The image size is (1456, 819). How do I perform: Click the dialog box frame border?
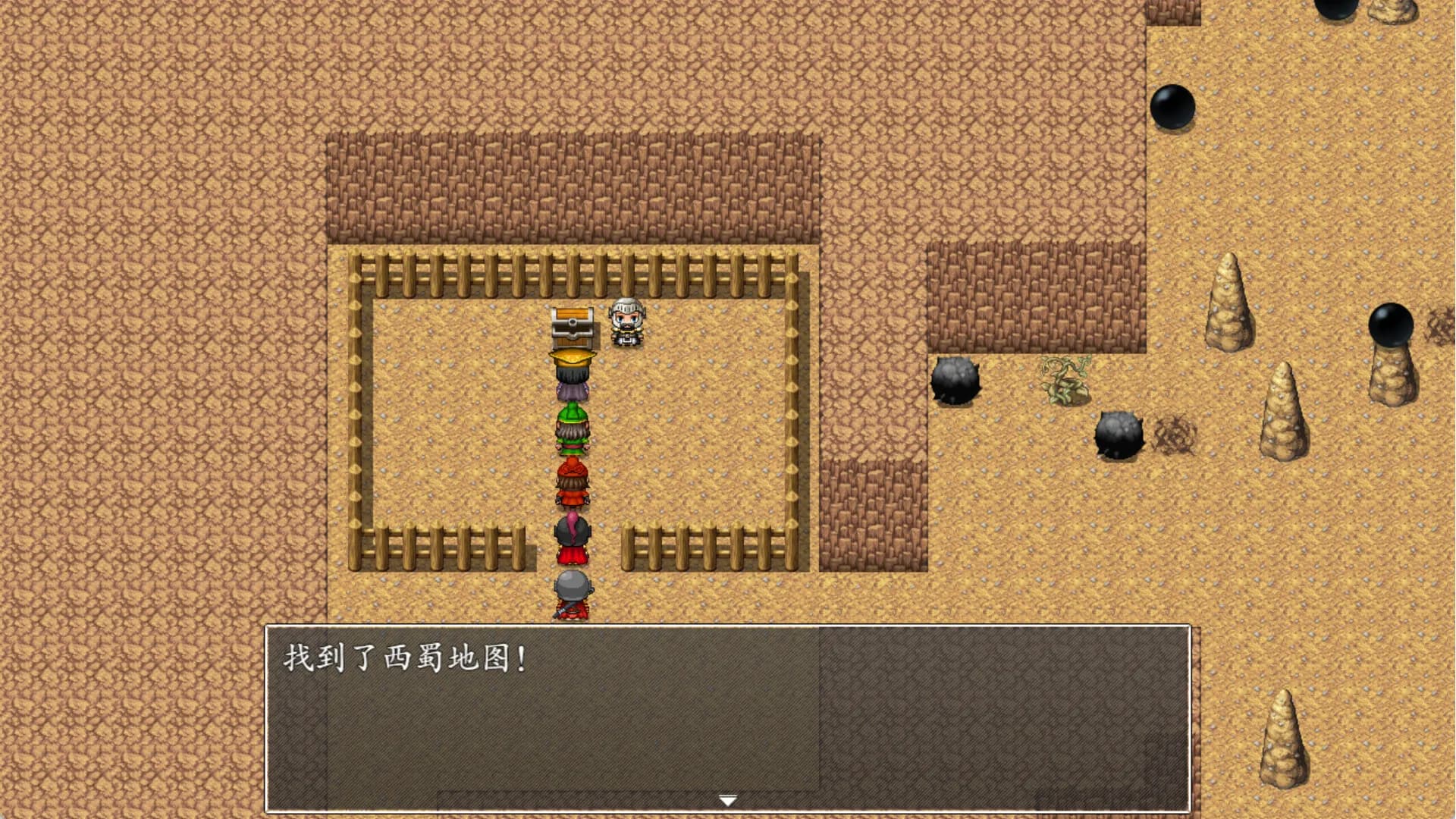(x=265, y=720)
